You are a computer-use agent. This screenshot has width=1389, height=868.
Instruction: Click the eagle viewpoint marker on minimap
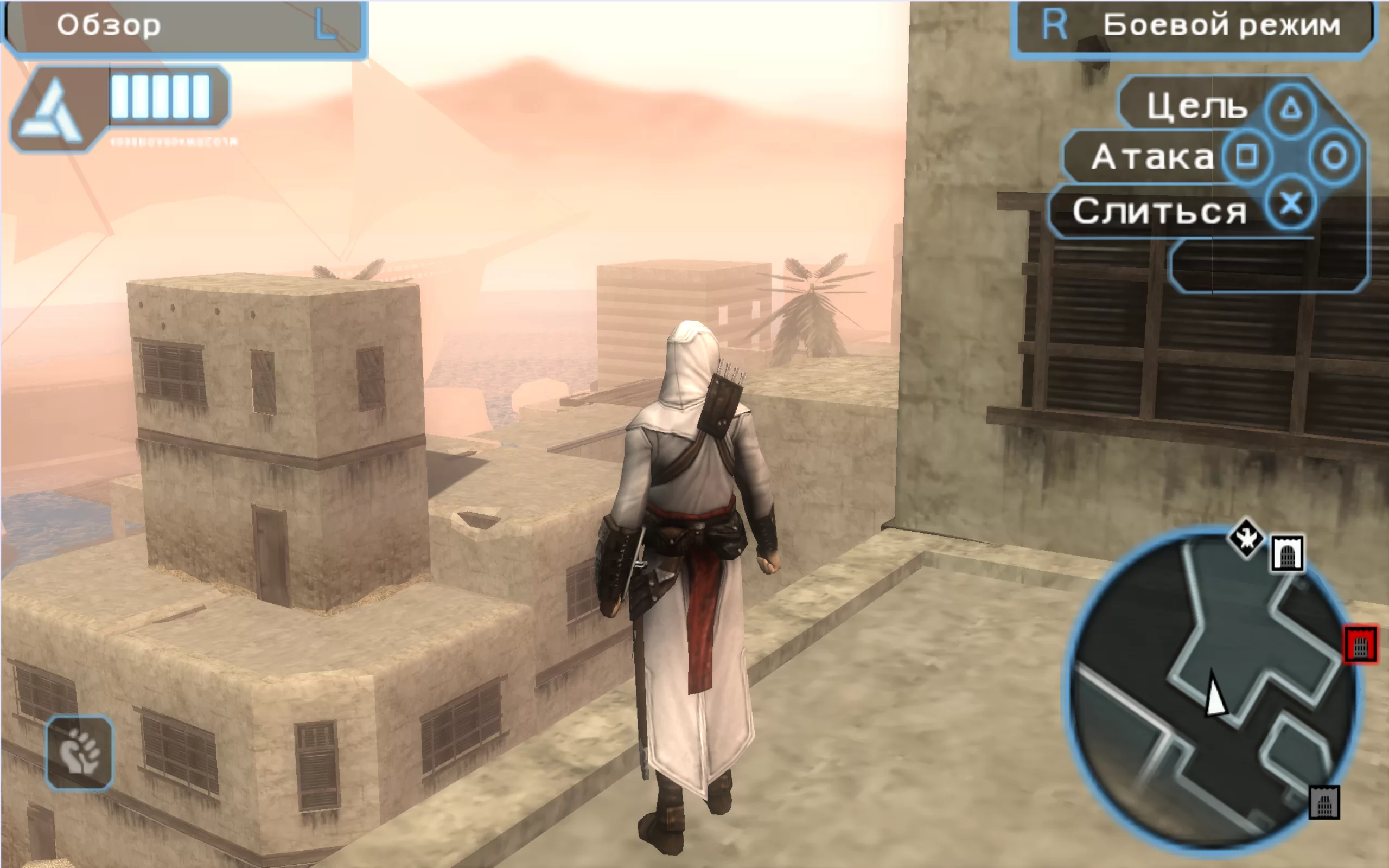[1245, 539]
